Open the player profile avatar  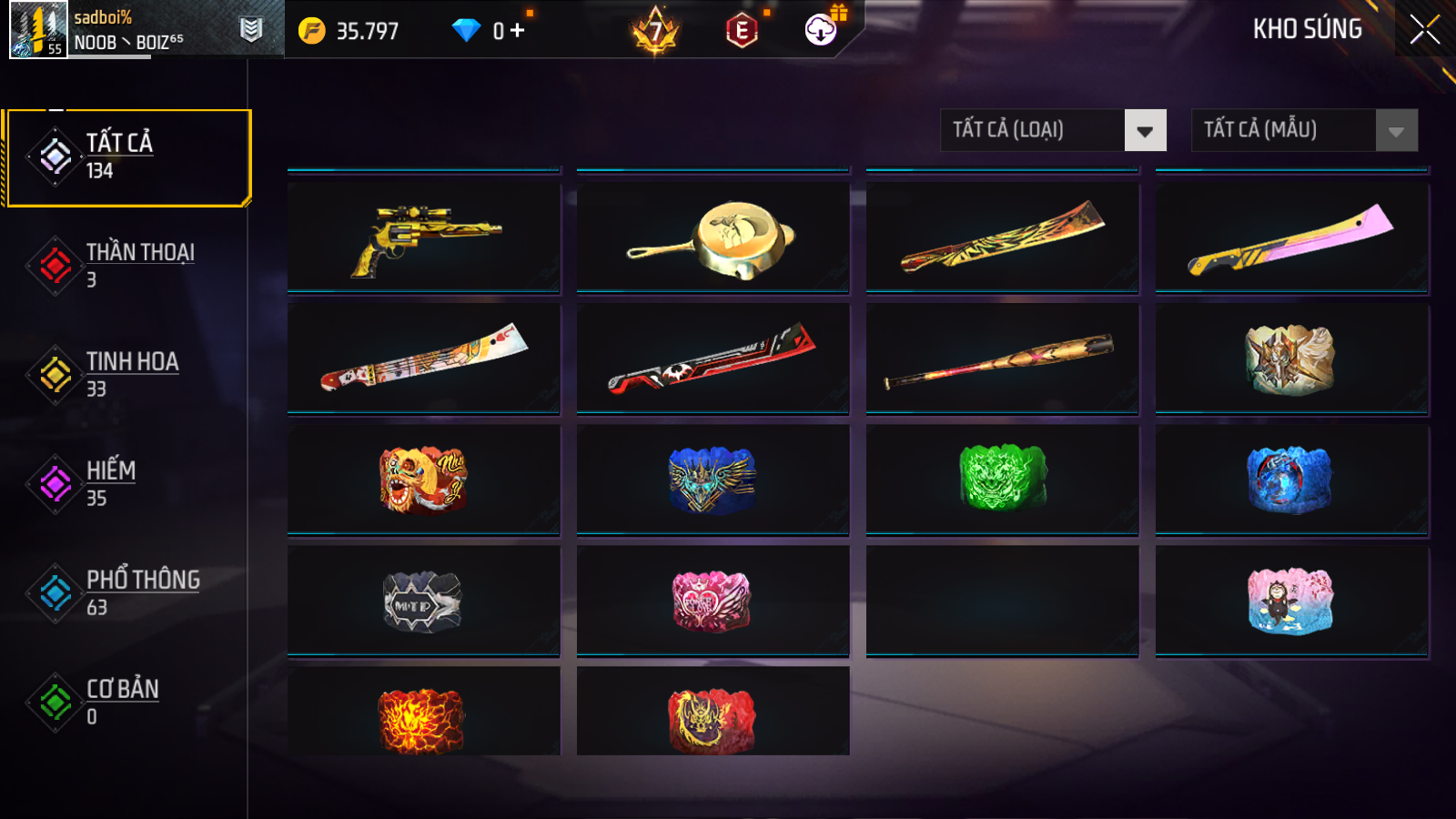pos(38,30)
